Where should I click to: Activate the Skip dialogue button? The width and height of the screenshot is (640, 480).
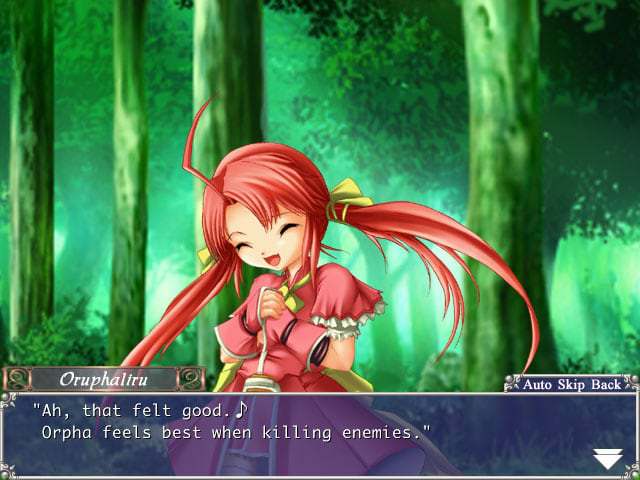(572, 384)
